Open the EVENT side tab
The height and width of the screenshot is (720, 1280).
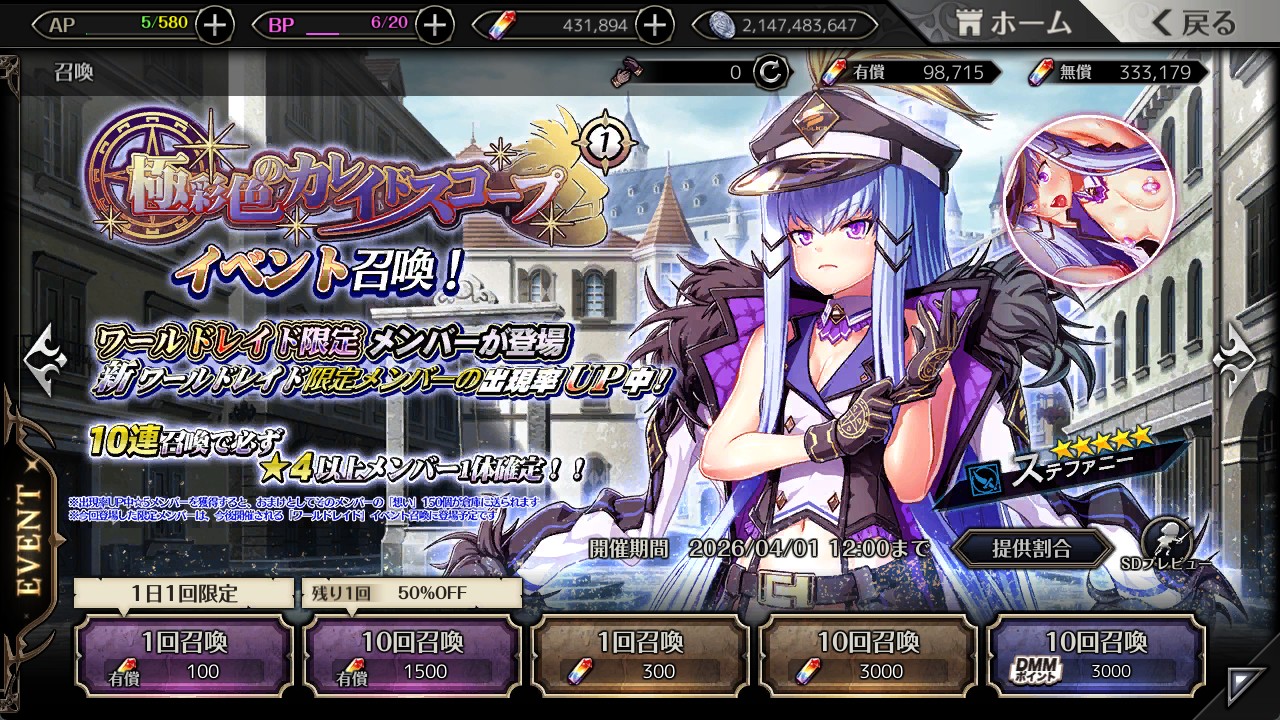pos(30,540)
